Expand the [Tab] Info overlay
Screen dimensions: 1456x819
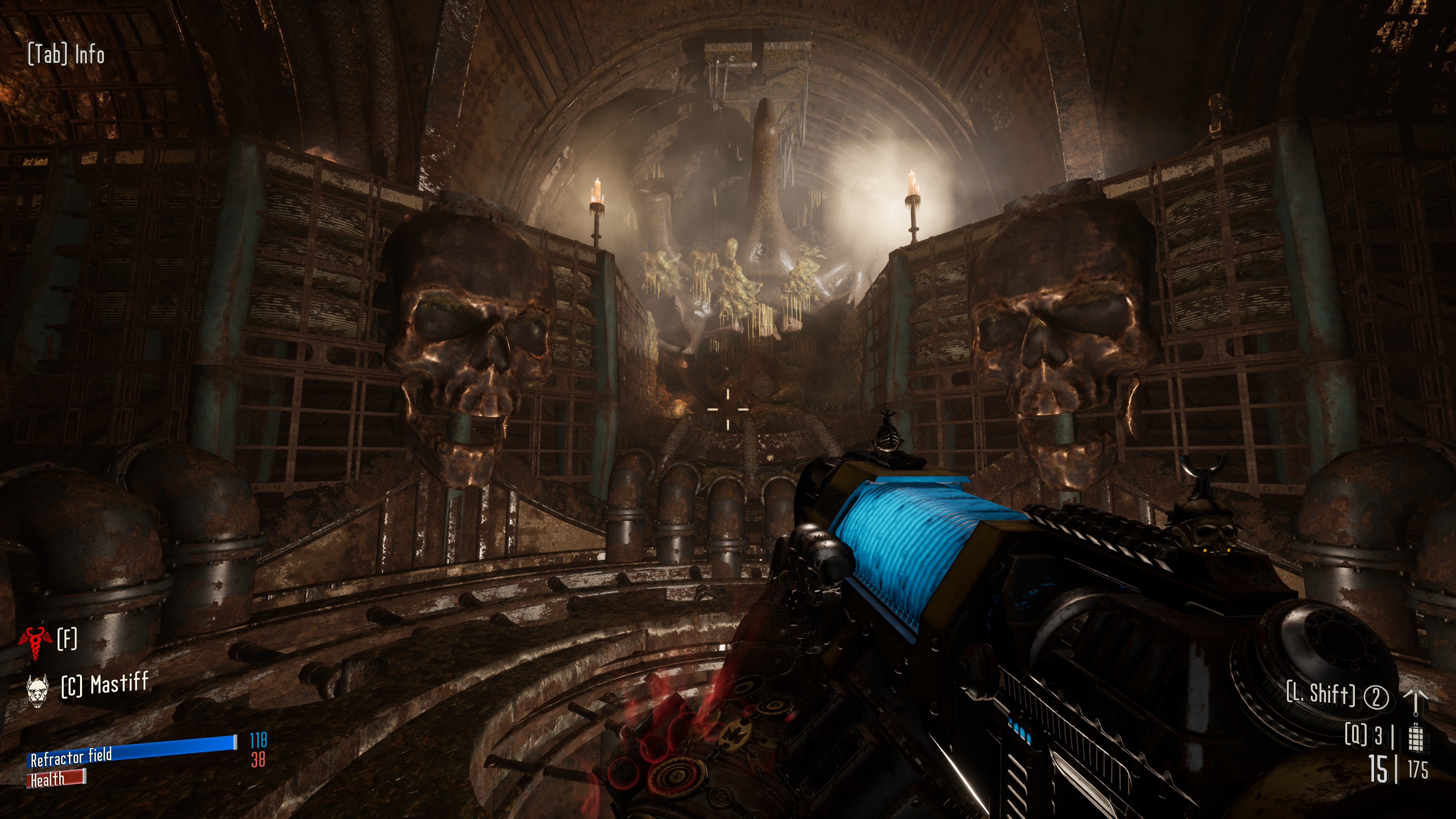pyautogui.click(x=65, y=55)
